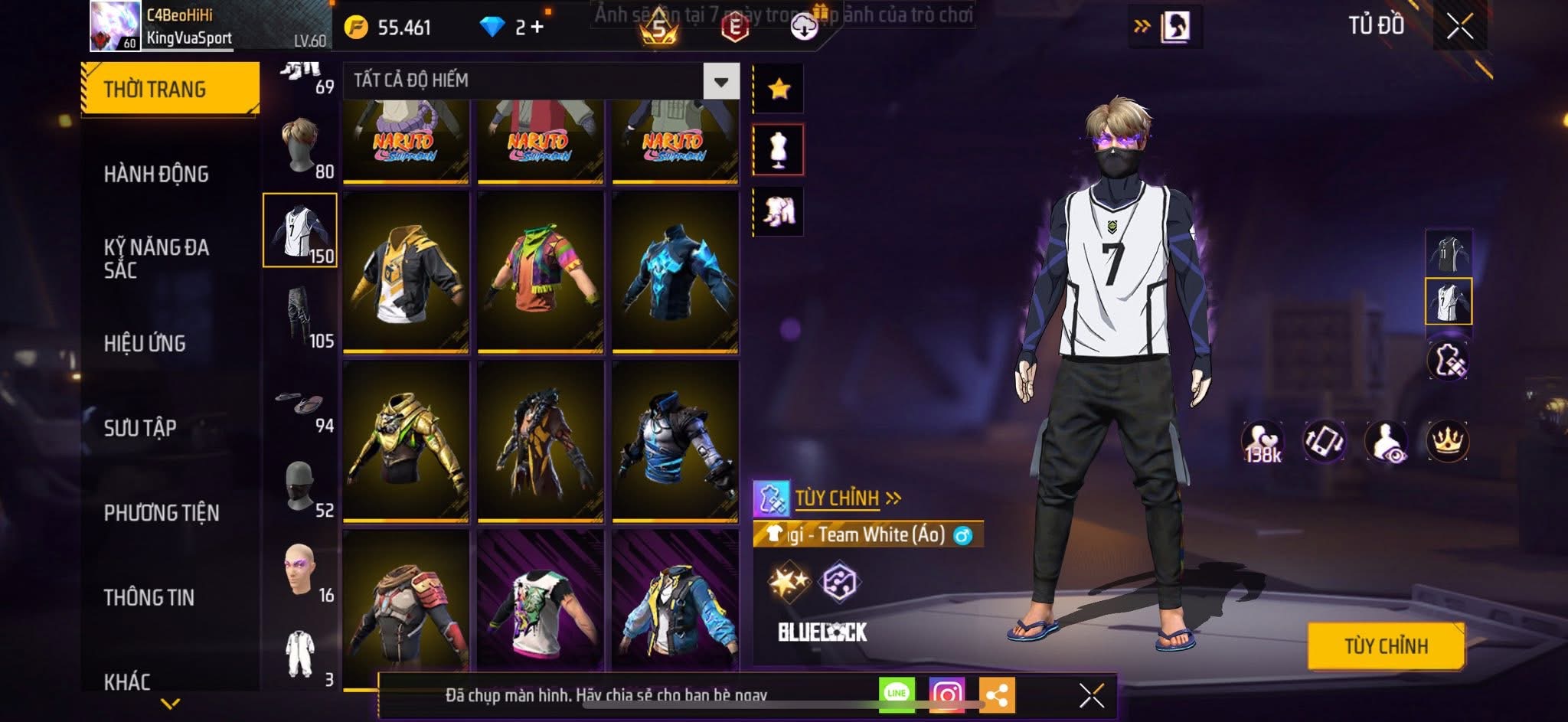Screen dimensions: 1568x722
Task: Toggle the favorite star filter
Action: [x=779, y=87]
